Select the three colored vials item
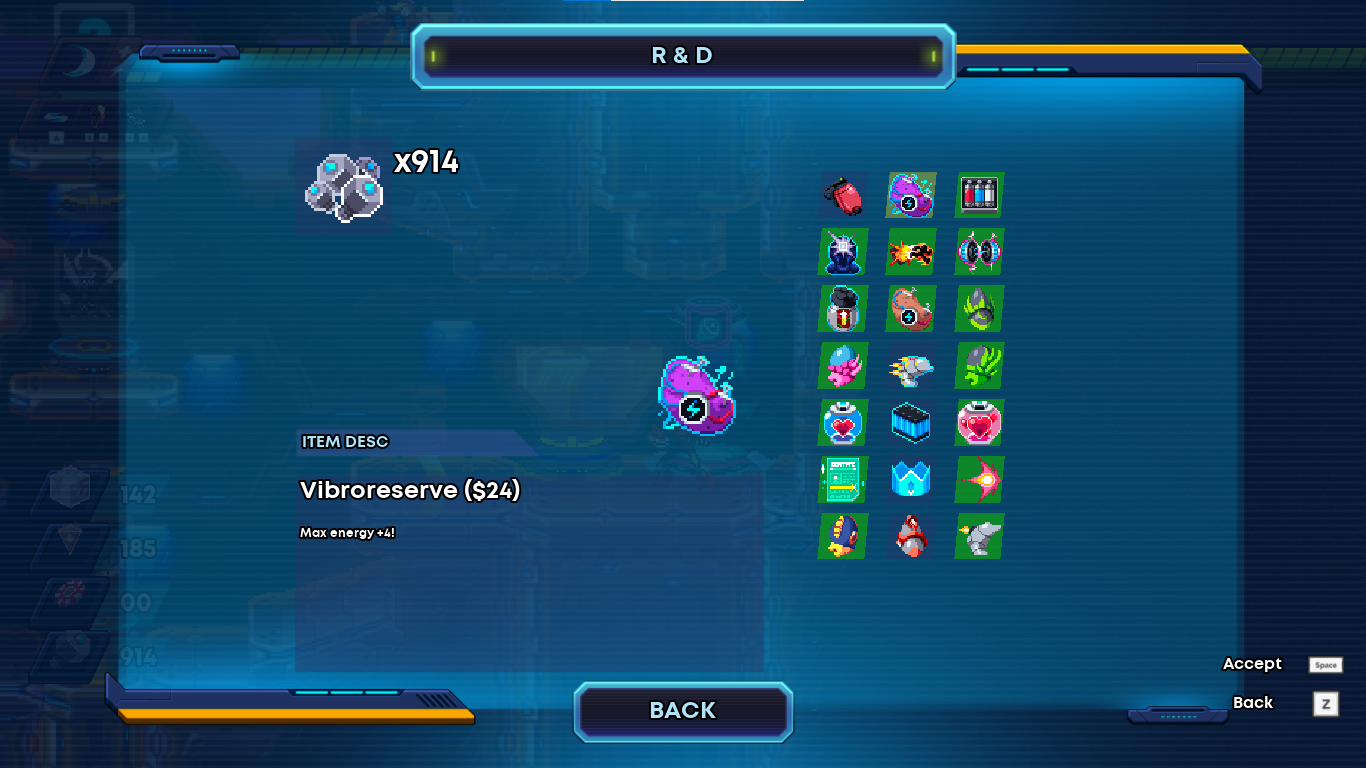Screen dimensions: 1366x768 [979, 194]
